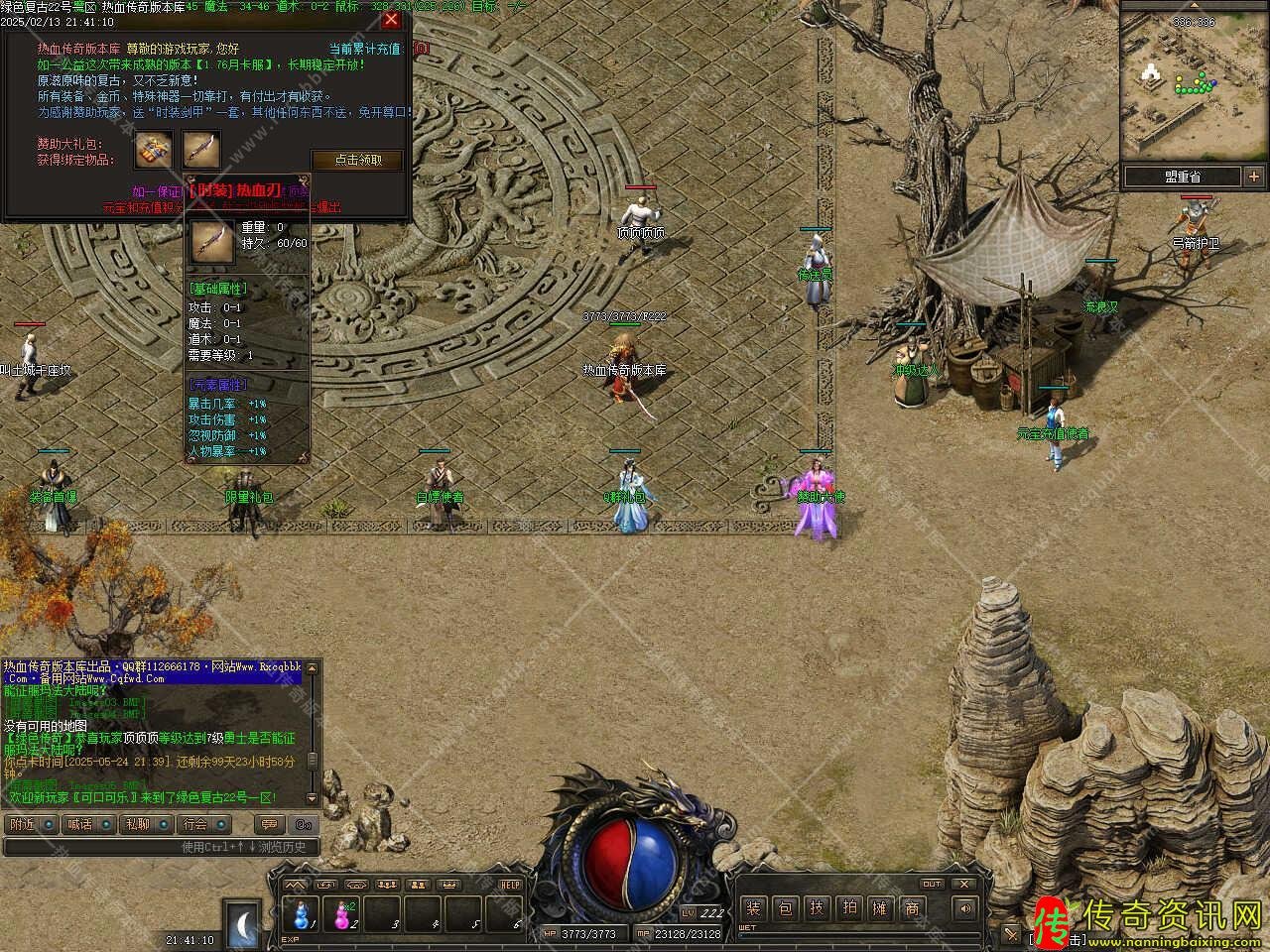This screenshot has width=1270, height=952.
Task: Open the HELP button
Action: [x=510, y=885]
